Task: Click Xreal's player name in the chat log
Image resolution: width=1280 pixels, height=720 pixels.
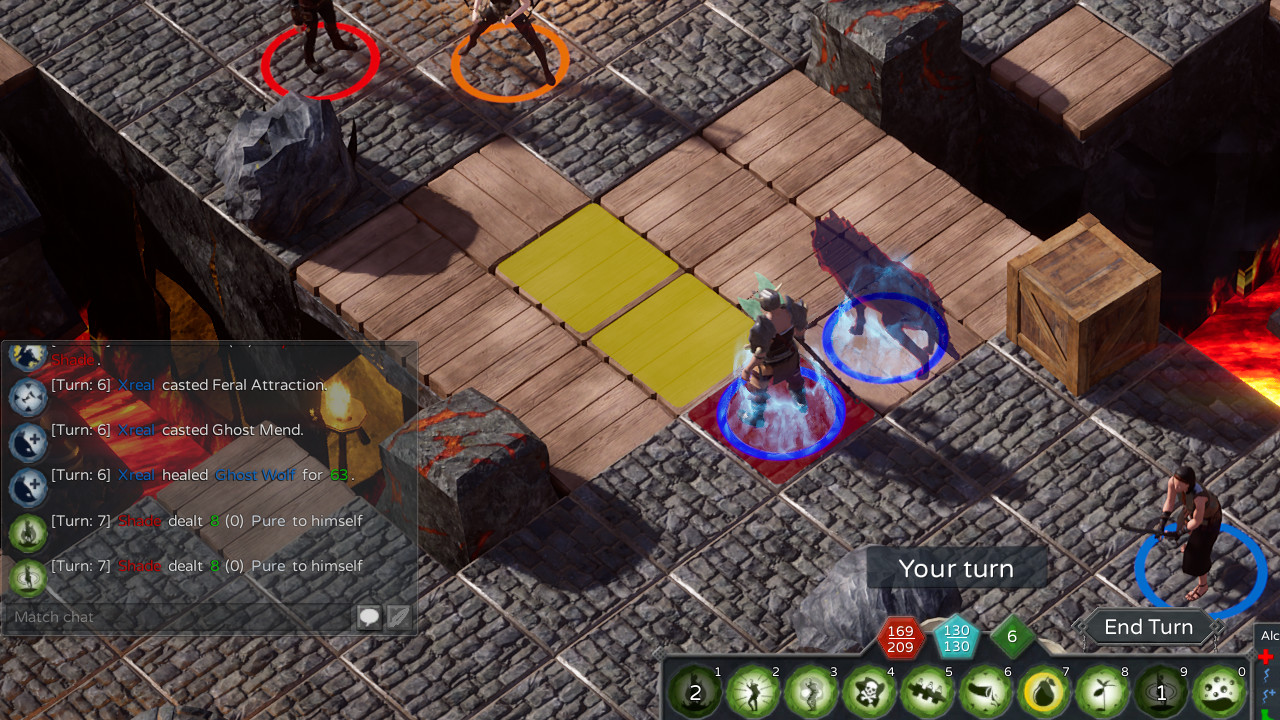Action: [136, 384]
